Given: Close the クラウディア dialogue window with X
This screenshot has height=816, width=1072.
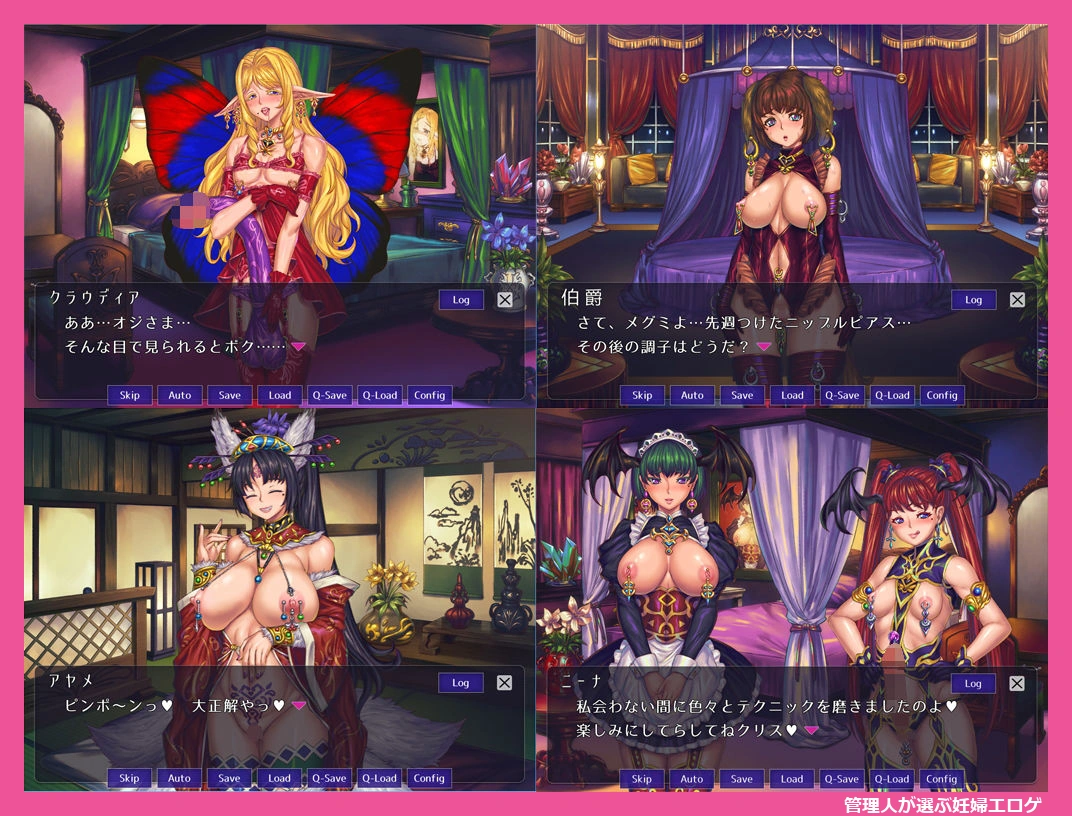Looking at the screenshot, I should point(504,299).
